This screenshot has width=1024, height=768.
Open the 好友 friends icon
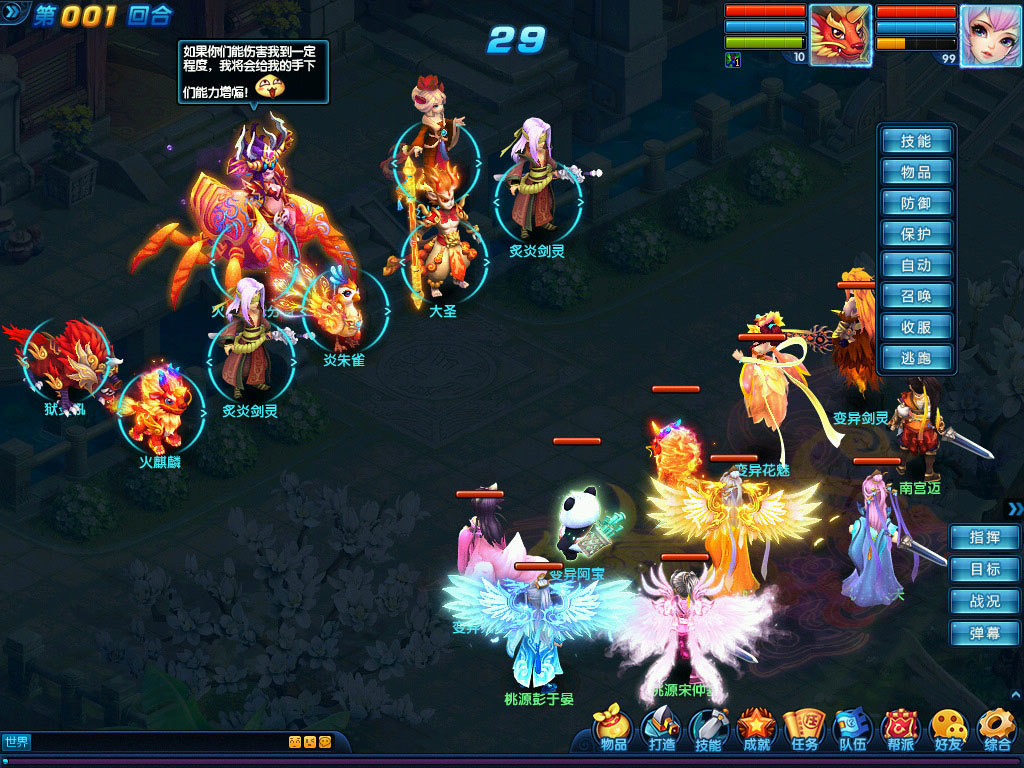point(948,730)
